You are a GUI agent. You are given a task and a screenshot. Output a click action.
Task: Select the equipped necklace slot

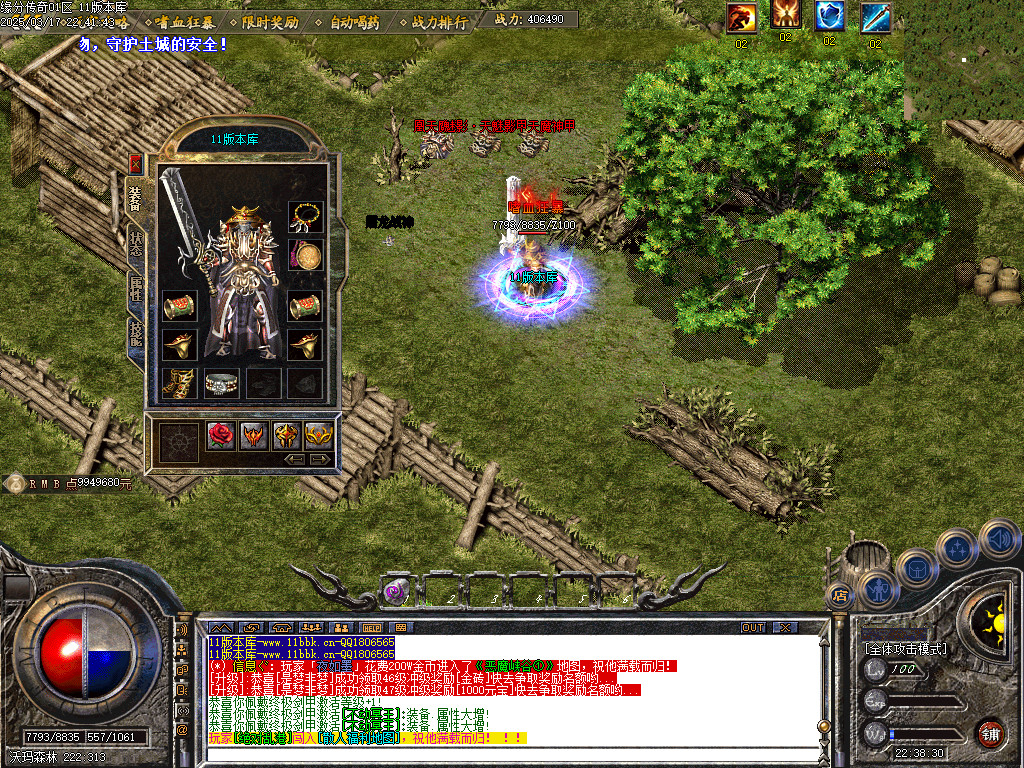pos(305,216)
